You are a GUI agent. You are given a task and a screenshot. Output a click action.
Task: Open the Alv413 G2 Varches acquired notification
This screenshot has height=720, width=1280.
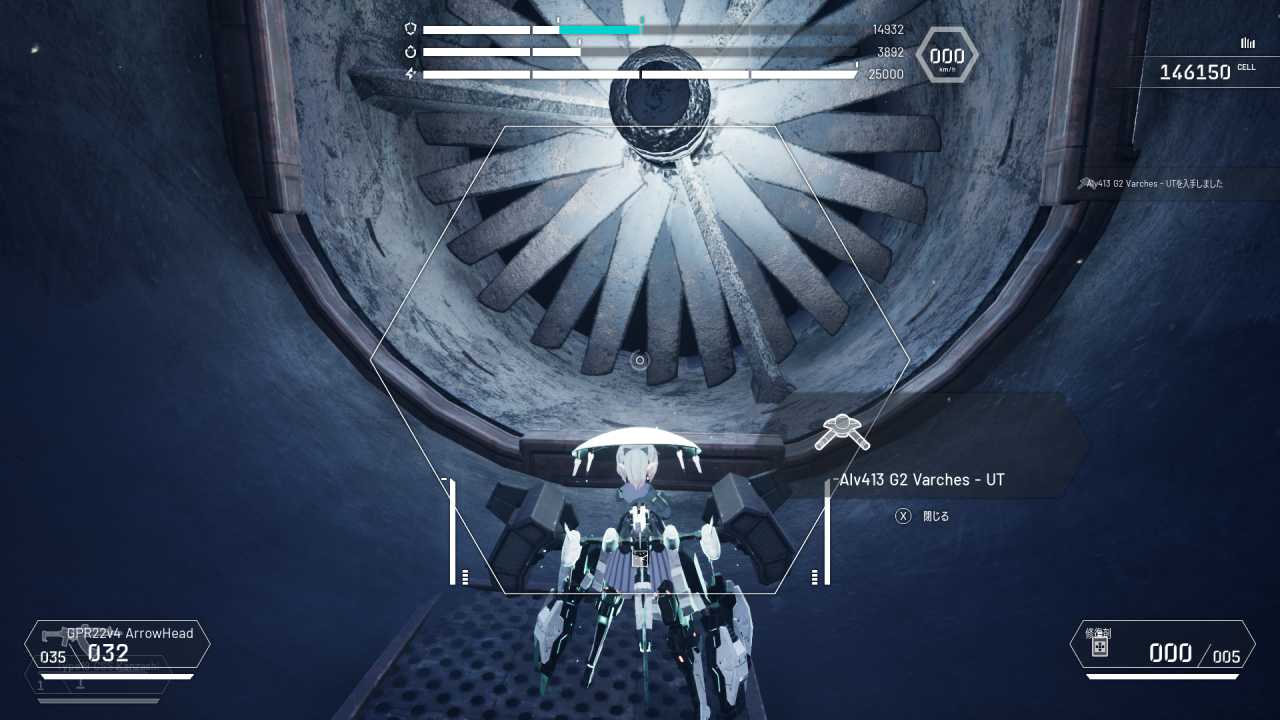point(1156,184)
